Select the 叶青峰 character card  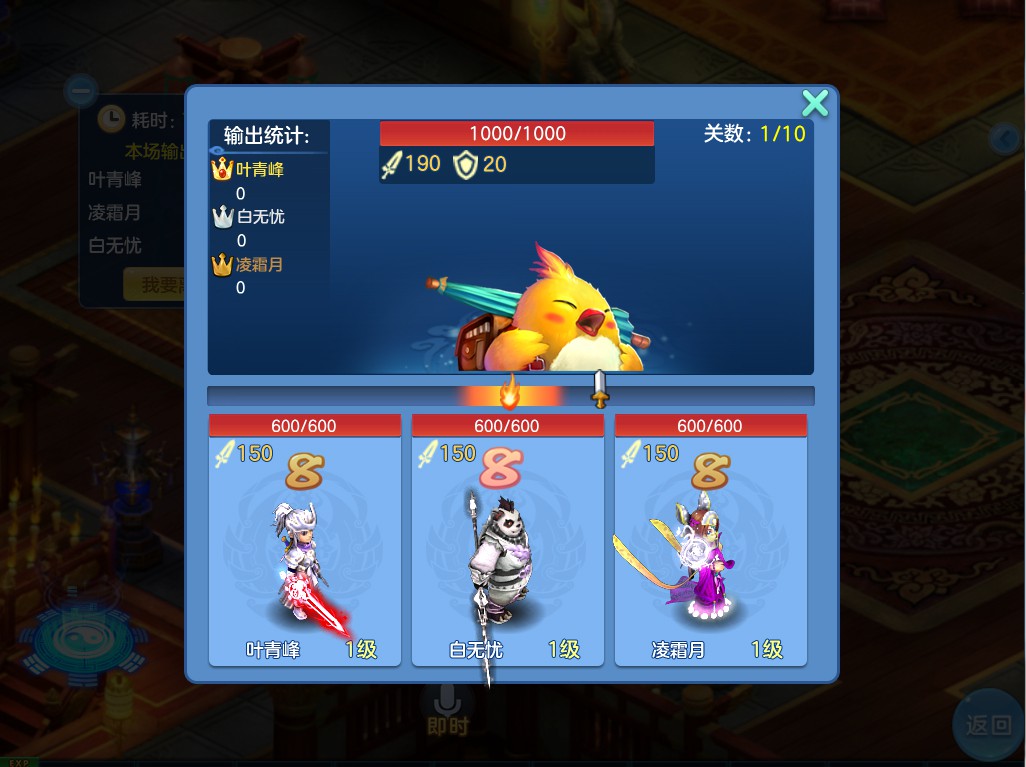(305, 540)
